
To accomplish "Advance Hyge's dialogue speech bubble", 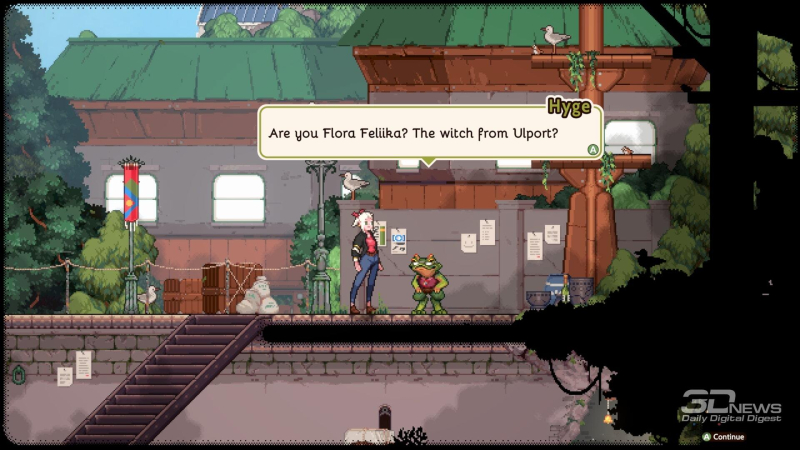I will click(593, 149).
